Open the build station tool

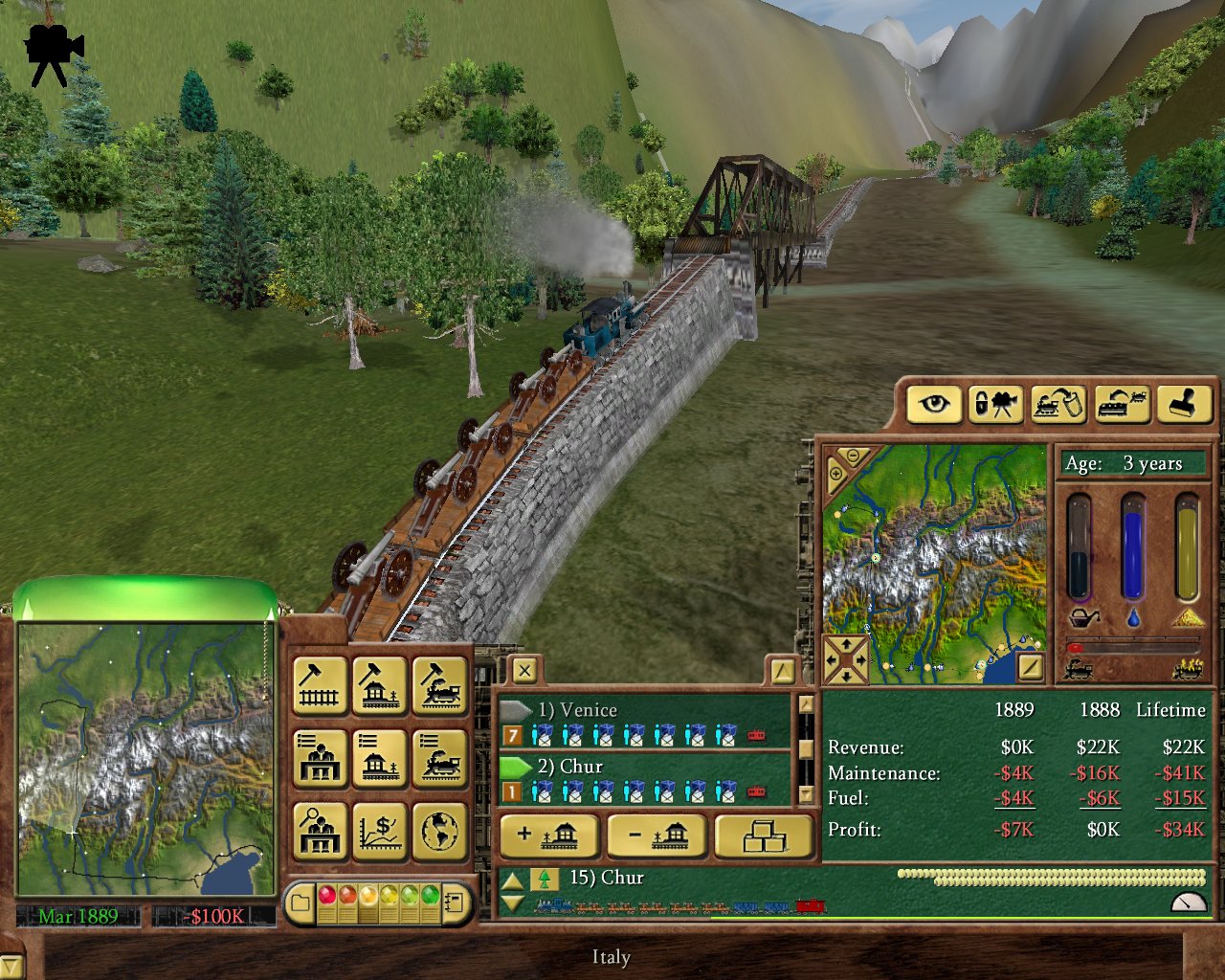tap(380, 685)
